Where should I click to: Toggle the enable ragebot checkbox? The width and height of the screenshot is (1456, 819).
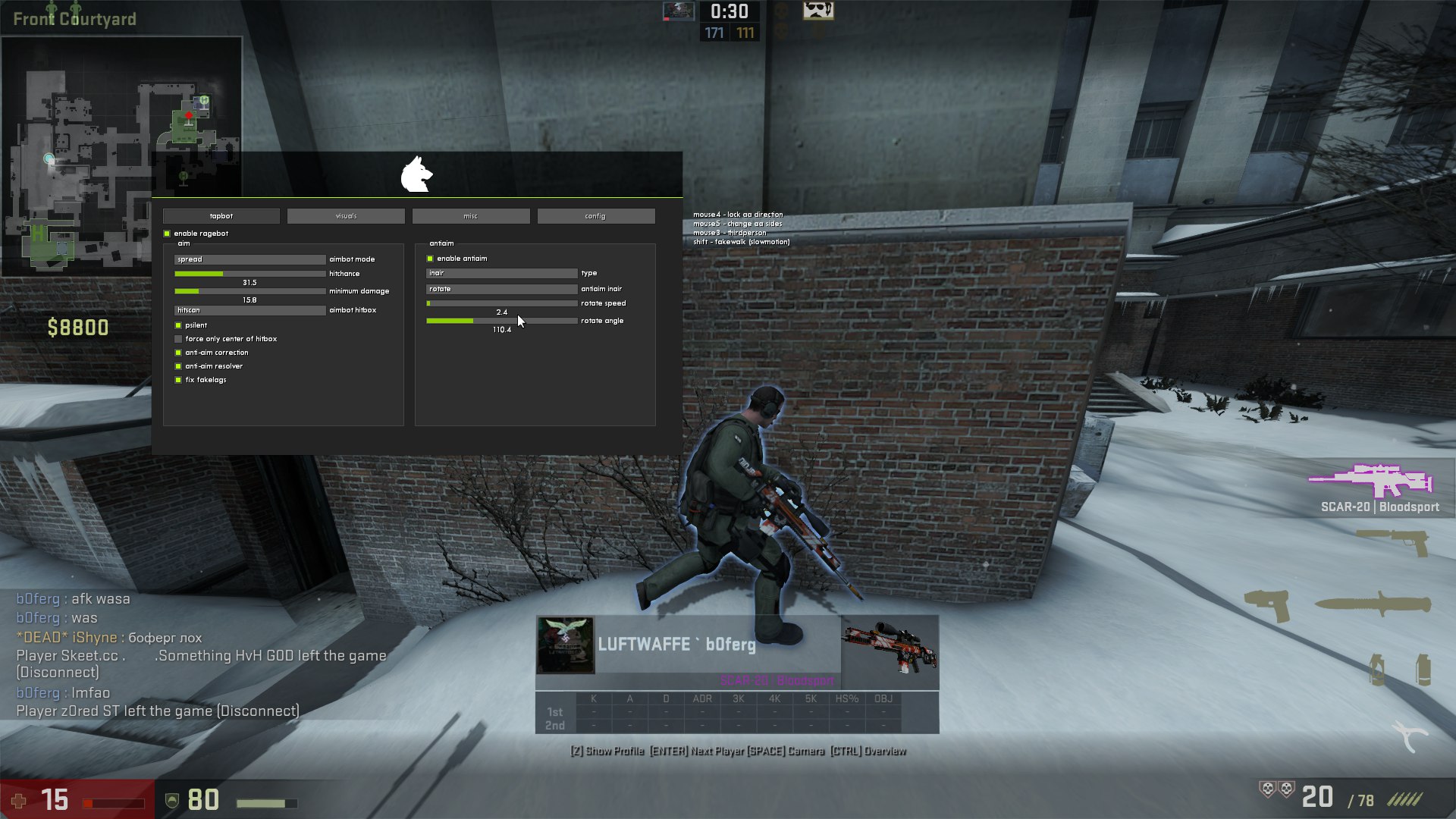click(168, 234)
